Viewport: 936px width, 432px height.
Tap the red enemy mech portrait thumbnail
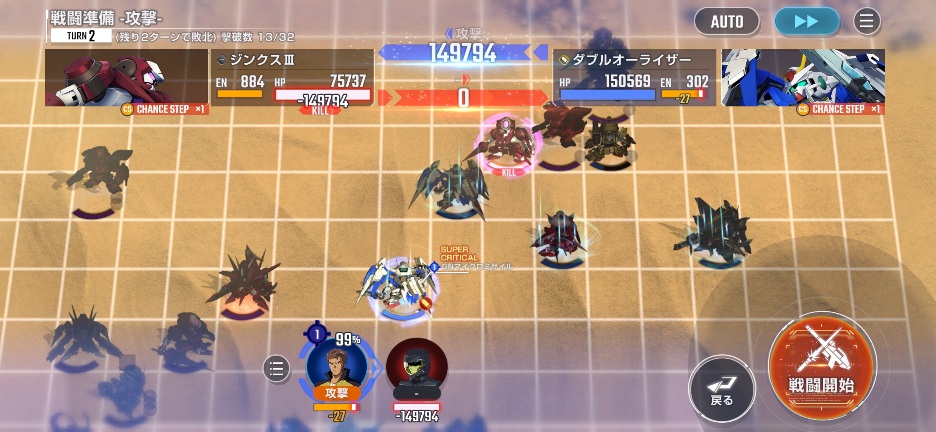(126, 77)
